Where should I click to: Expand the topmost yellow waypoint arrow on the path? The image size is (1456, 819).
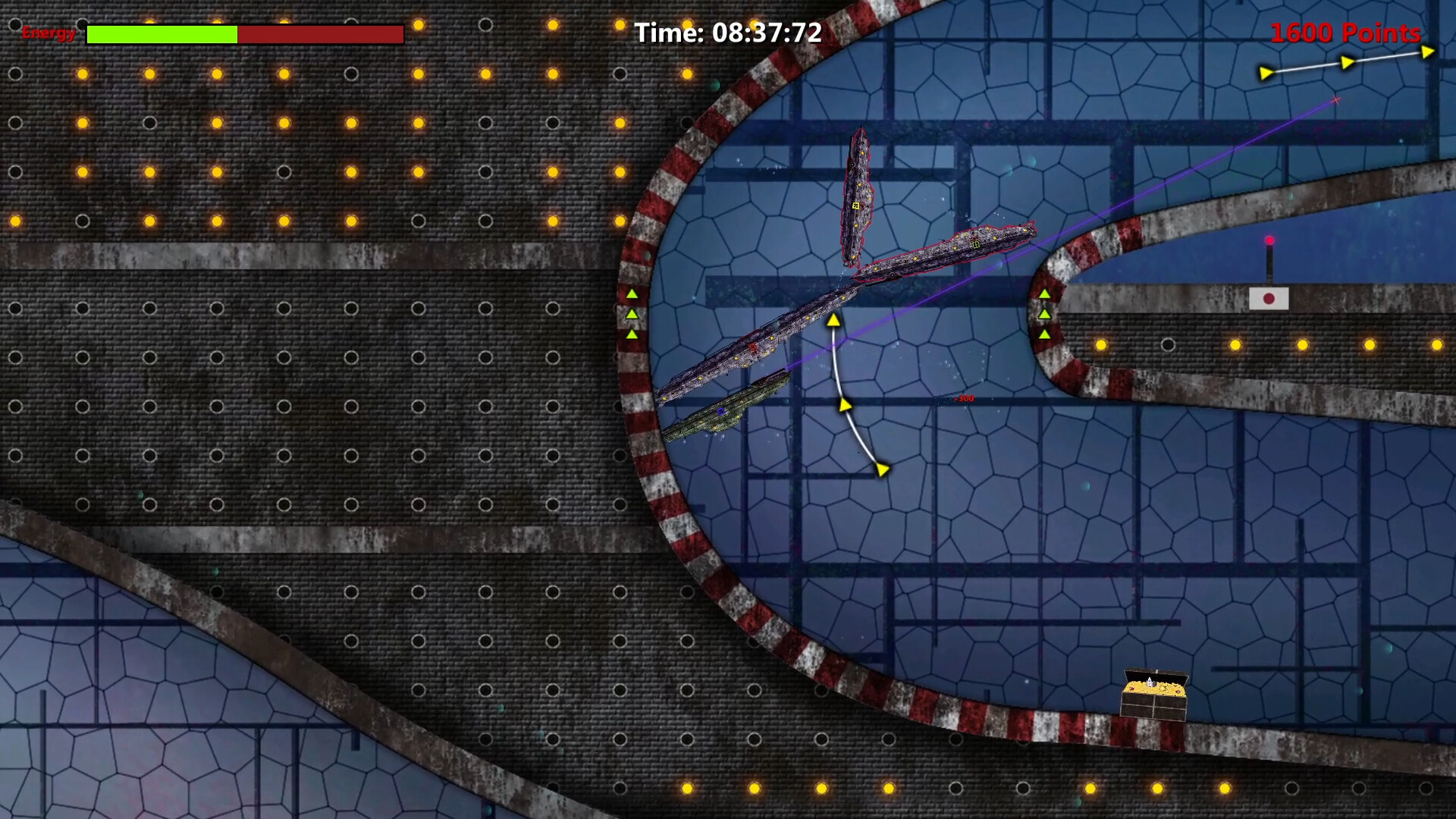833,322
